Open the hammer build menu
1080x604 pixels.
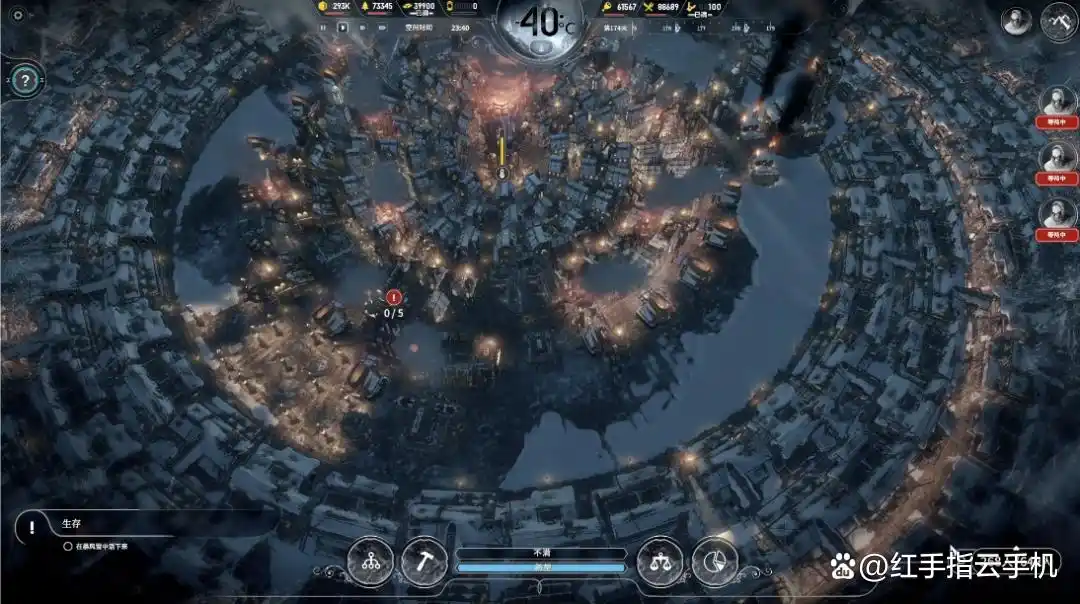tap(423, 561)
